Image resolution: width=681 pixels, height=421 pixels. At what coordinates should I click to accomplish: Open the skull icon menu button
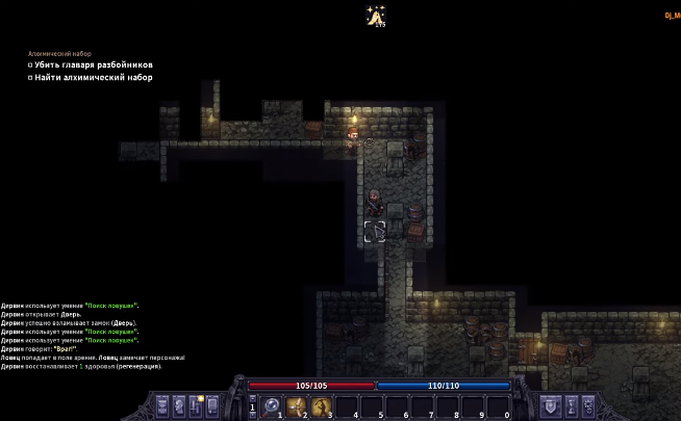(x=591, y=406)
